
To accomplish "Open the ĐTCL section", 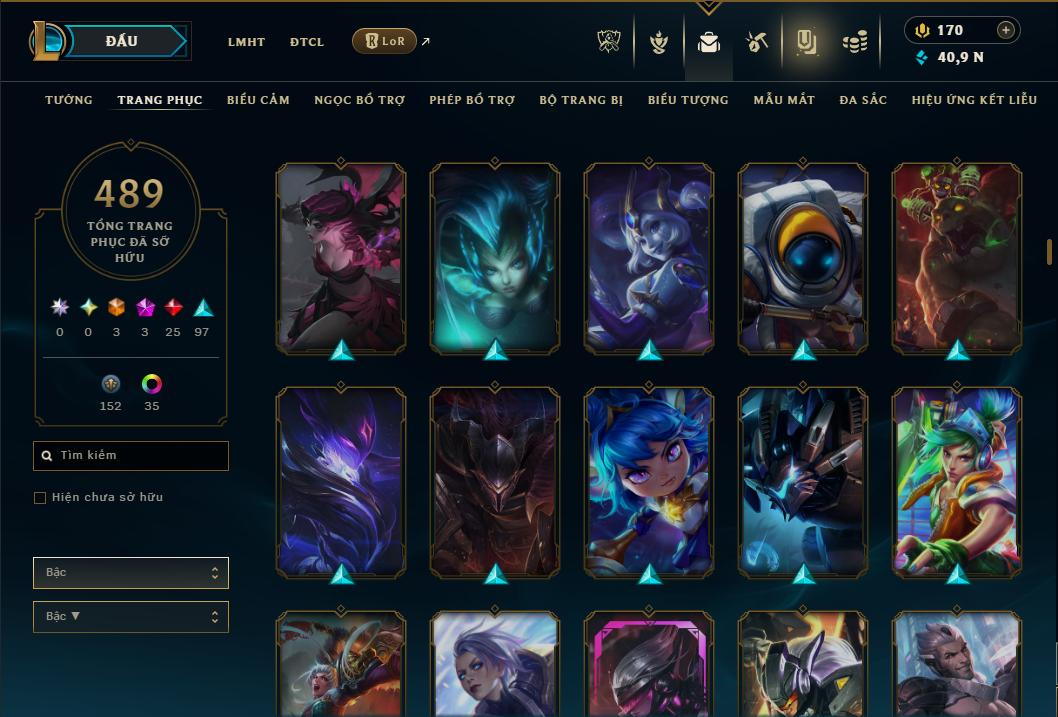I will [x=307, y=42].
